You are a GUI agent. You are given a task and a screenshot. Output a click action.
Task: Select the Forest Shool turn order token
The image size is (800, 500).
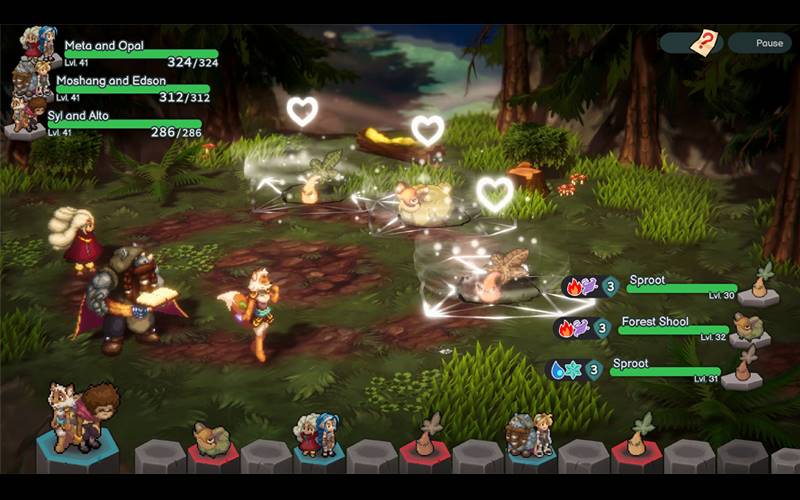pos(212,440)
